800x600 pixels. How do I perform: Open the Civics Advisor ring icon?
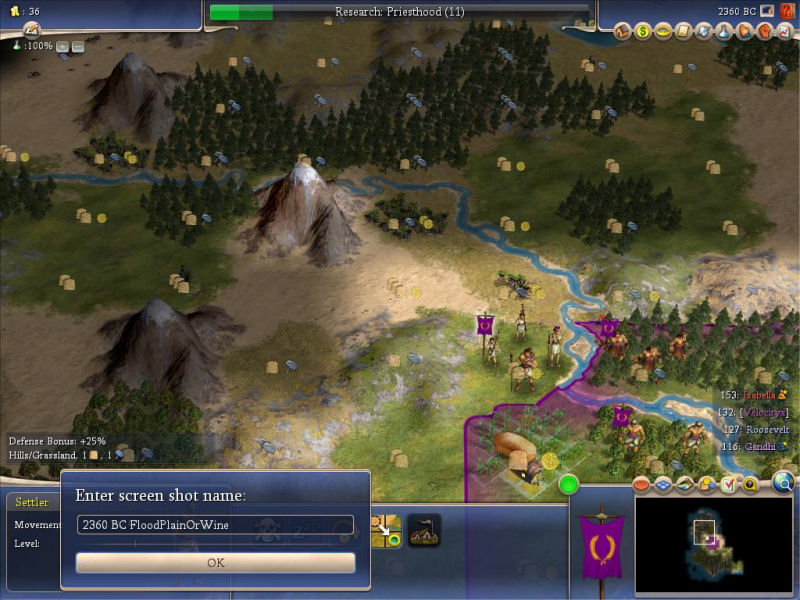tap(663, 32)
